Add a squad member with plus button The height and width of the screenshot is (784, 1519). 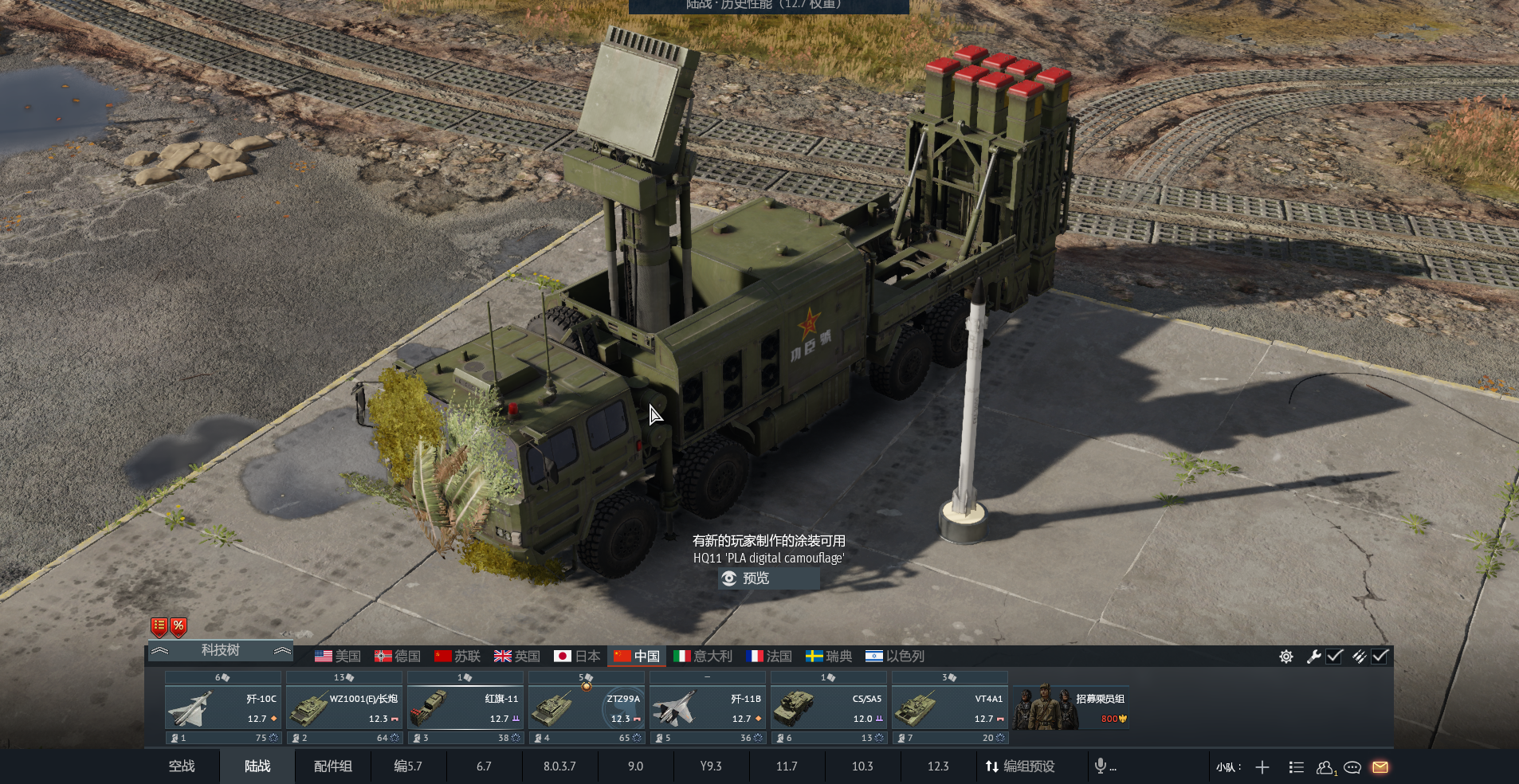pos(1262,767)
